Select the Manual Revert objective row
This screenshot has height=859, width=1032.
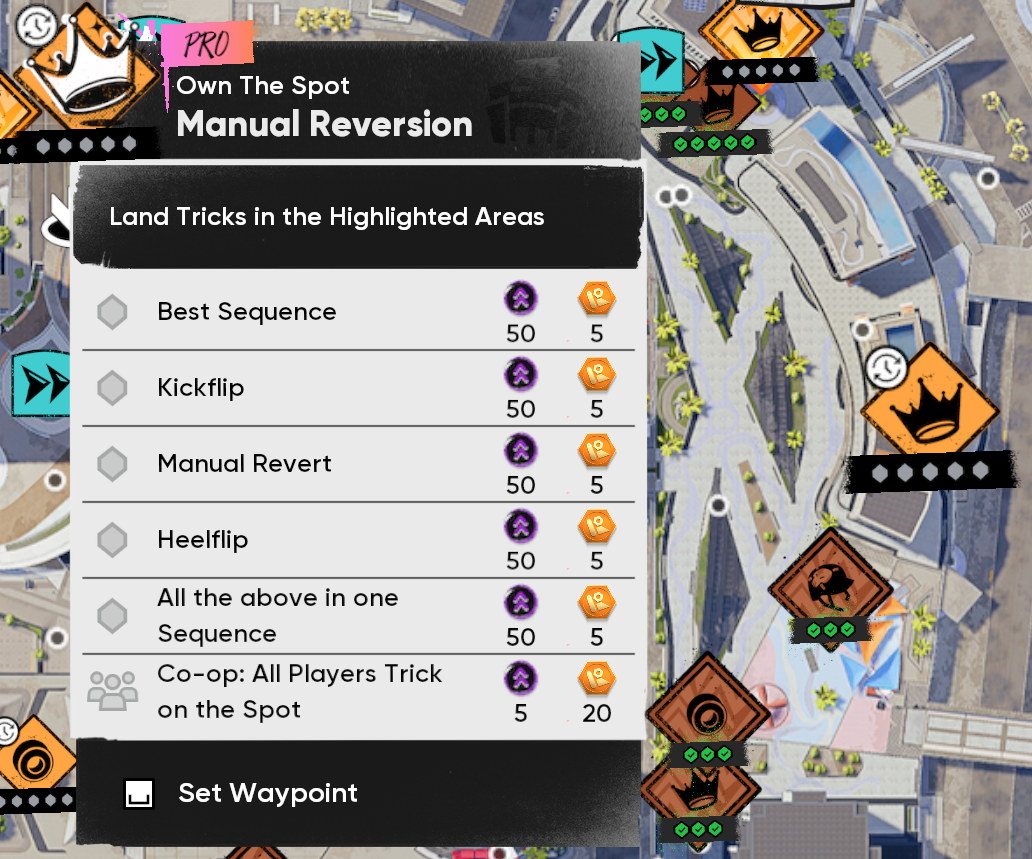point(357,464)
